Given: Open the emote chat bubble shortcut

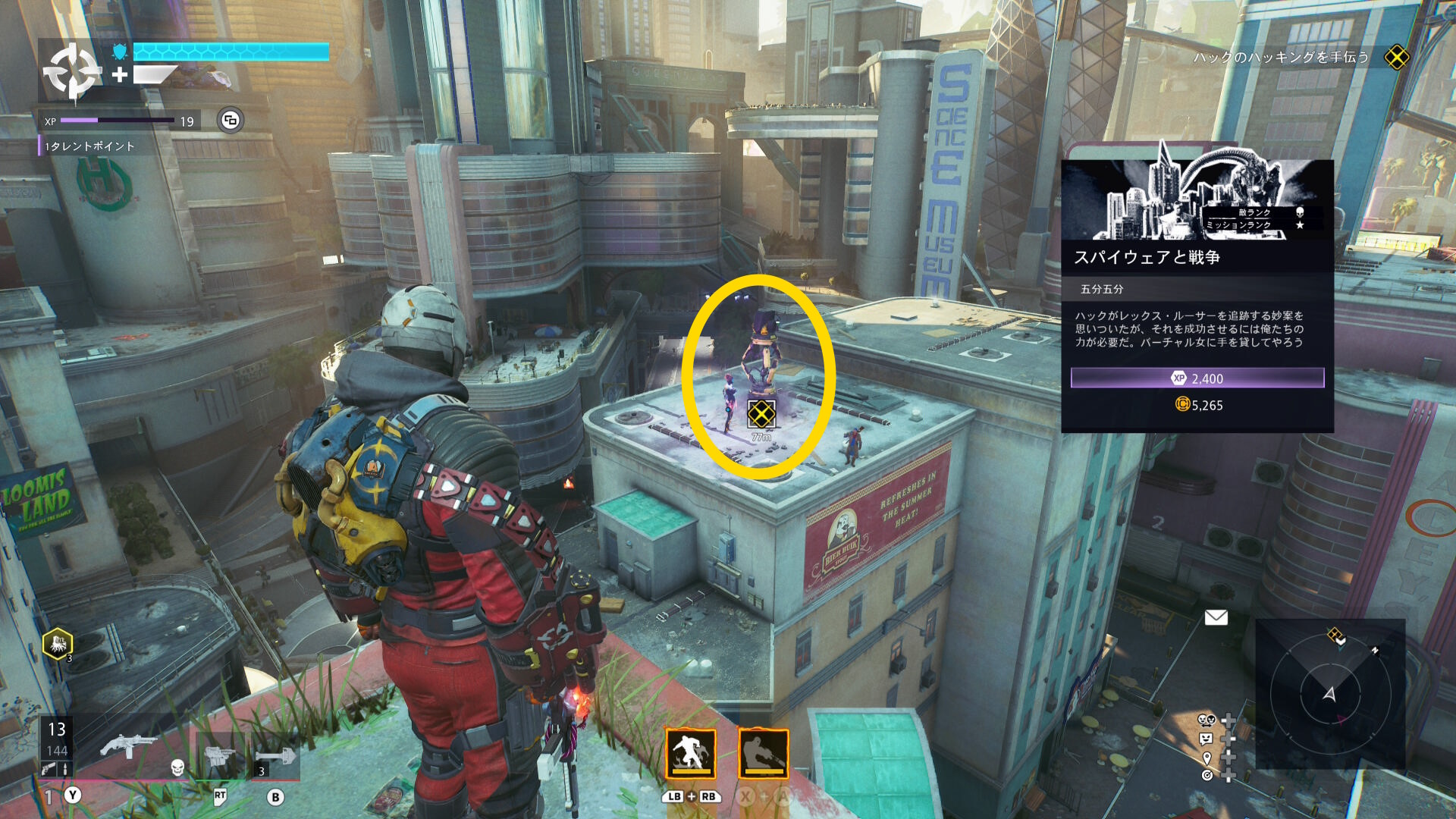Looking at the screenshot, I should point(1206,739).
